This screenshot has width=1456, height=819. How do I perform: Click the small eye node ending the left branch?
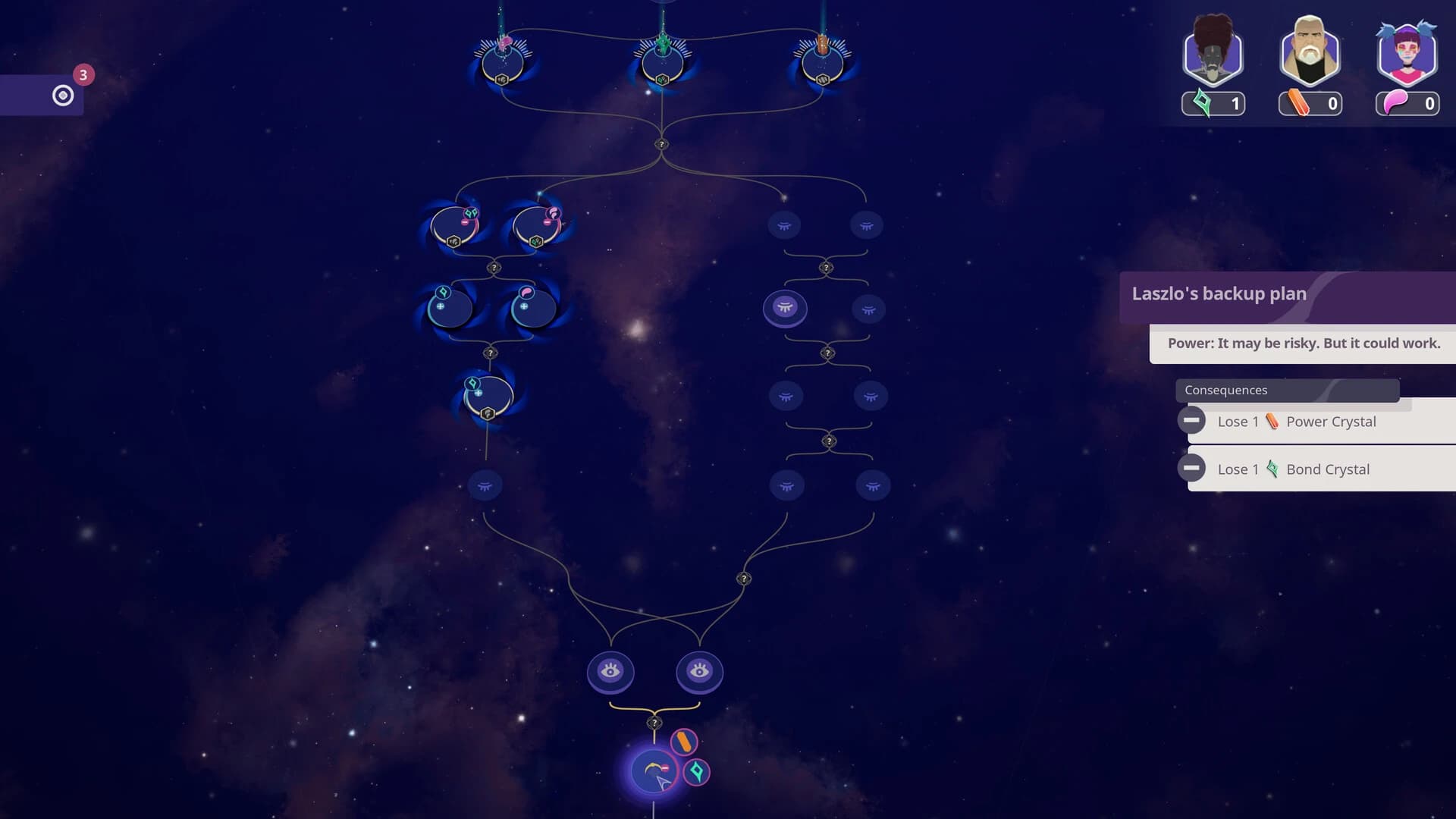[485, 486]
